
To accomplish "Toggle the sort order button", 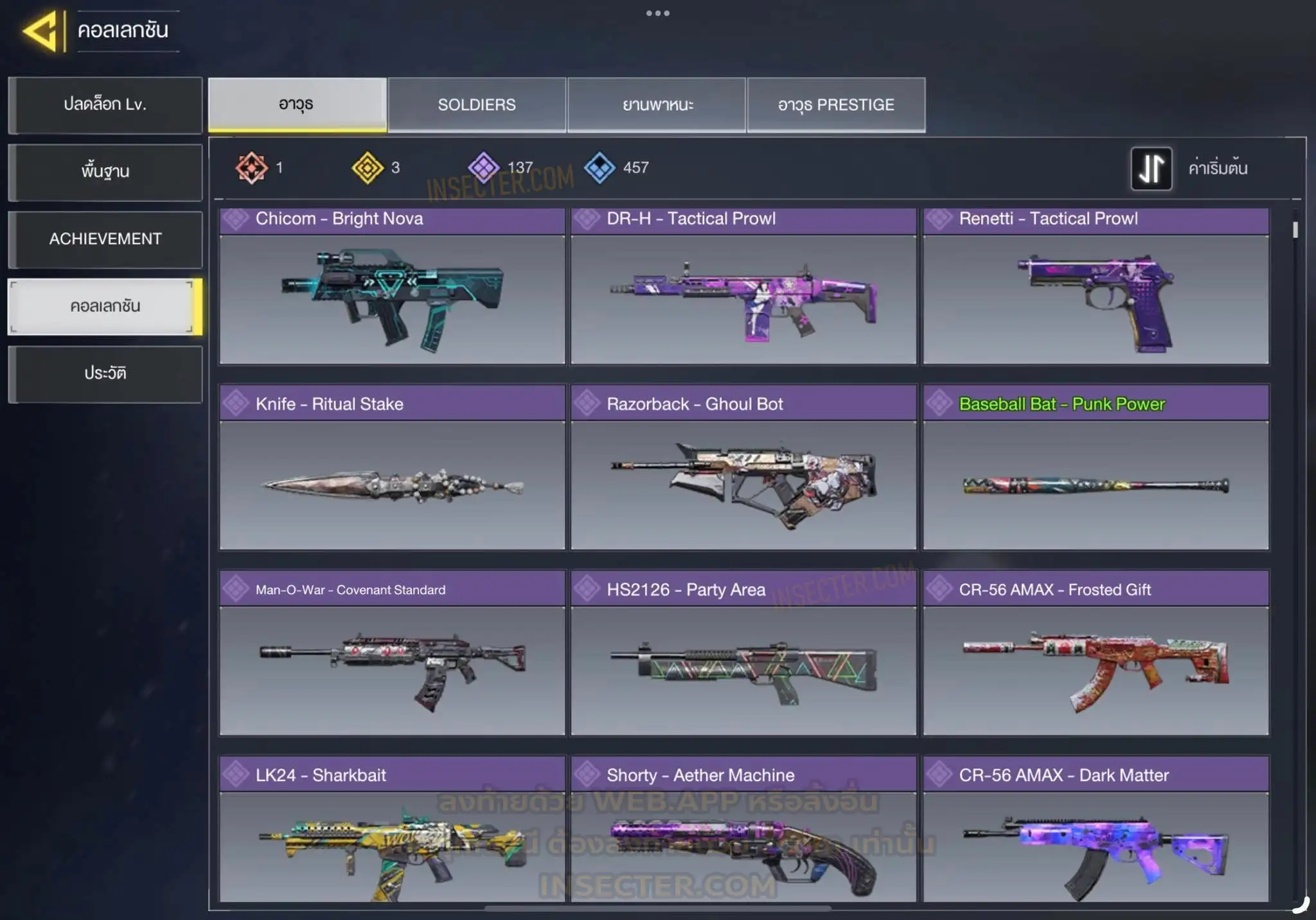I will [x=1151, y=168].
